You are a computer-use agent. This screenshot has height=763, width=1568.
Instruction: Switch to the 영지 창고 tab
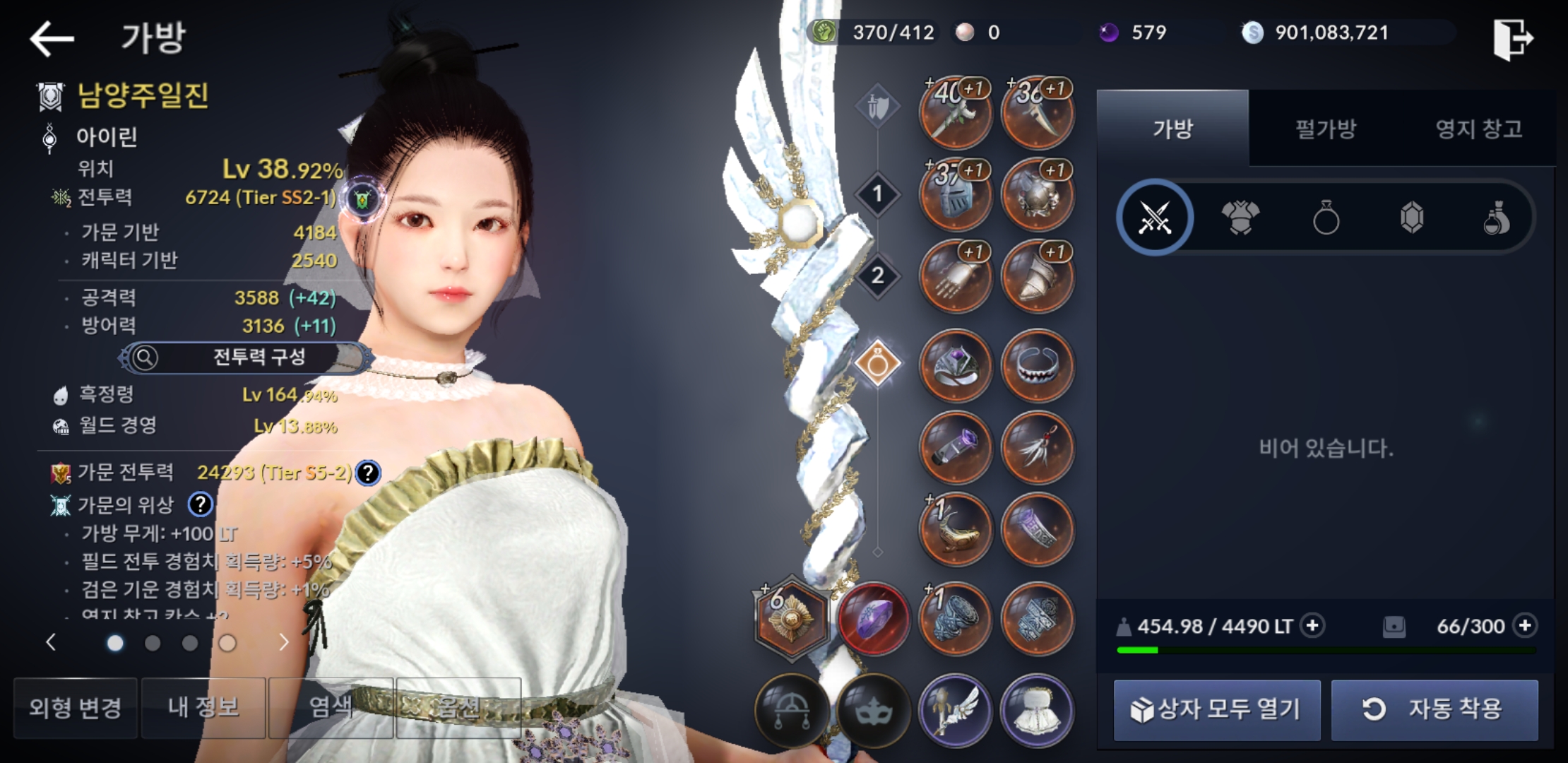click(x=1478, y=129)
